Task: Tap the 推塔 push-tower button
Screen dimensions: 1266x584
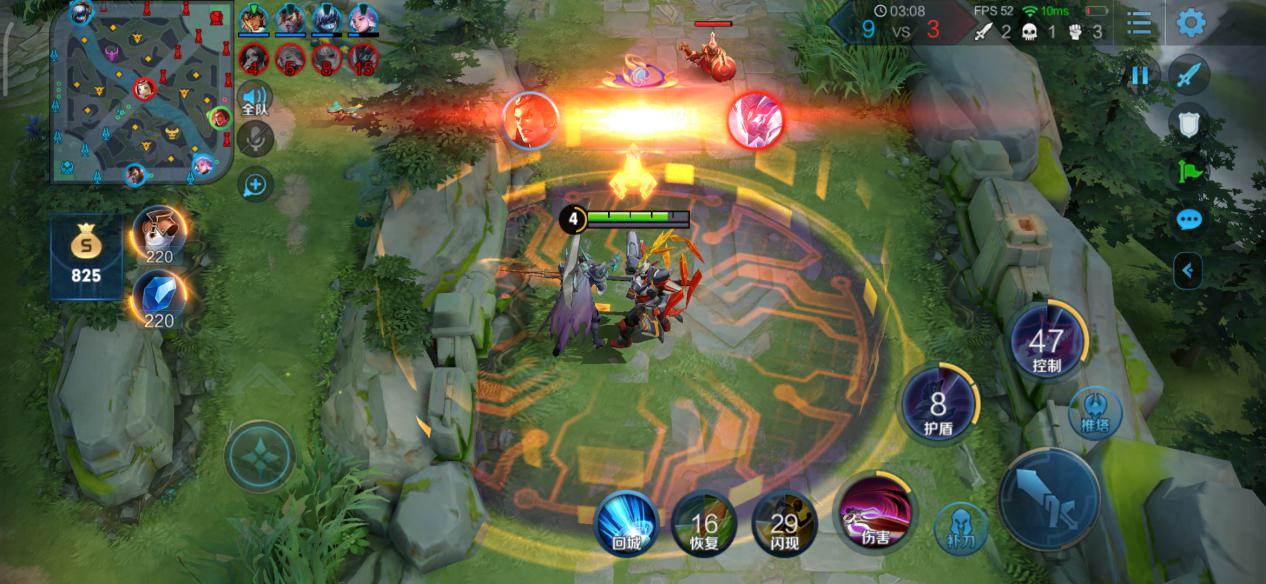Action: [1095, 411]
